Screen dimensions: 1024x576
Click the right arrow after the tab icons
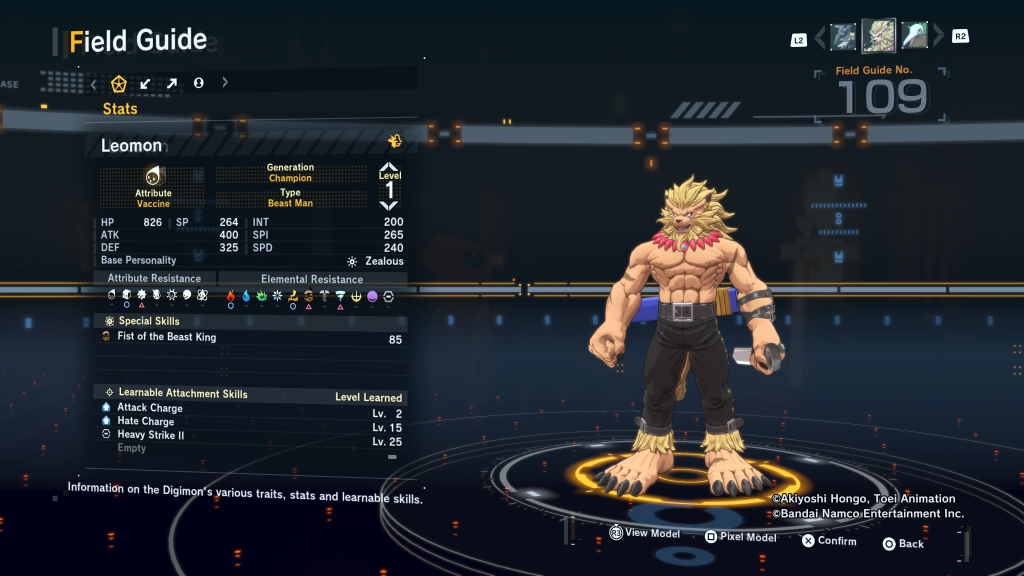click(225, 84)
